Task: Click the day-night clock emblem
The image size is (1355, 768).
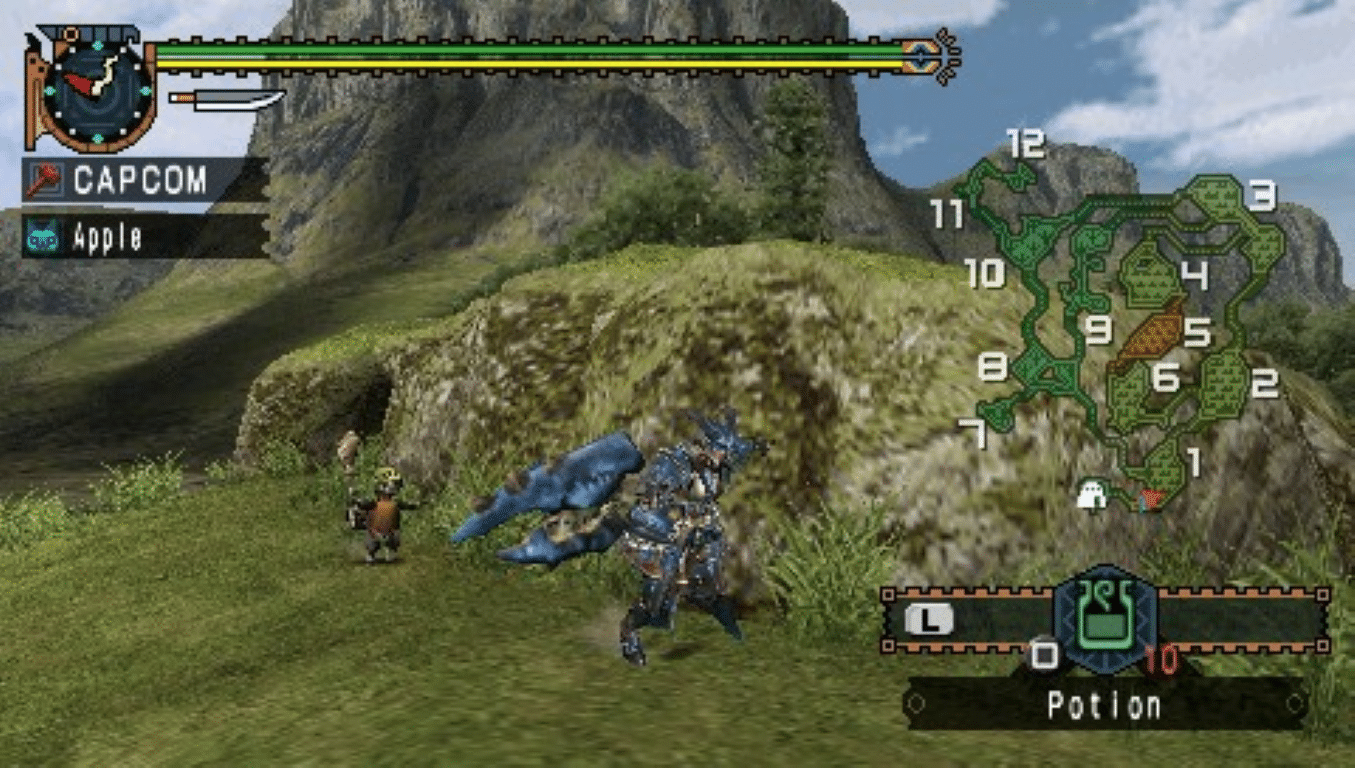Action: pos(97,89)
